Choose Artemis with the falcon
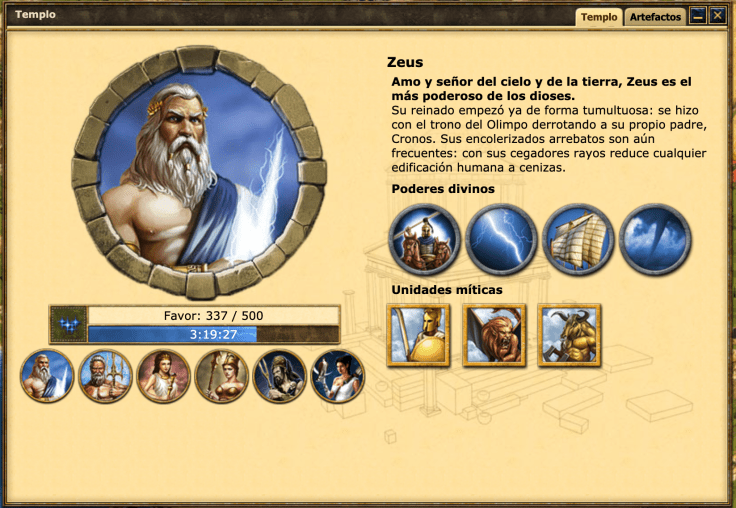The image size is (736, 508). (x=337, y=376)
